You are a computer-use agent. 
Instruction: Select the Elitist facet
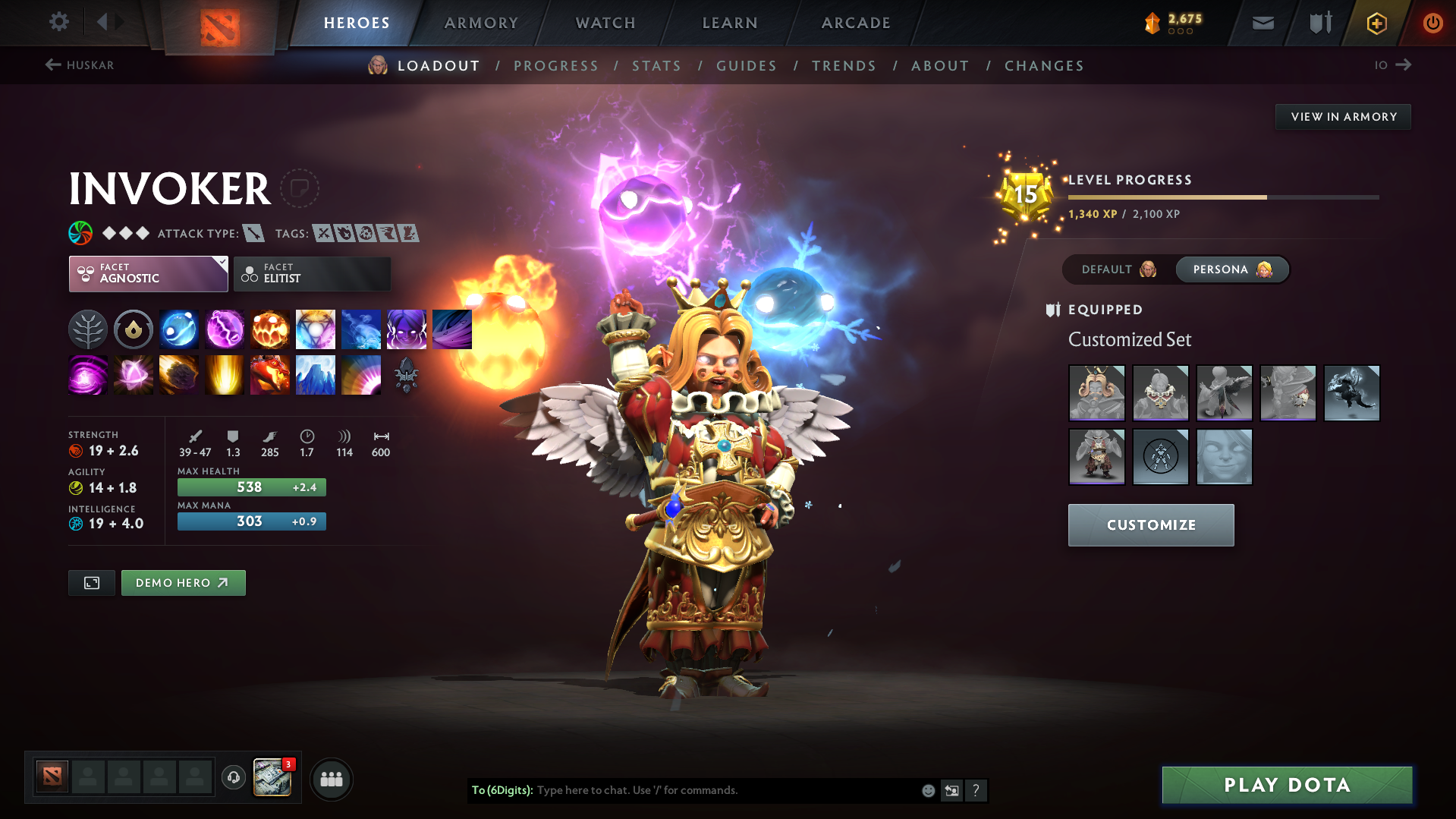[x=312, y=273]
